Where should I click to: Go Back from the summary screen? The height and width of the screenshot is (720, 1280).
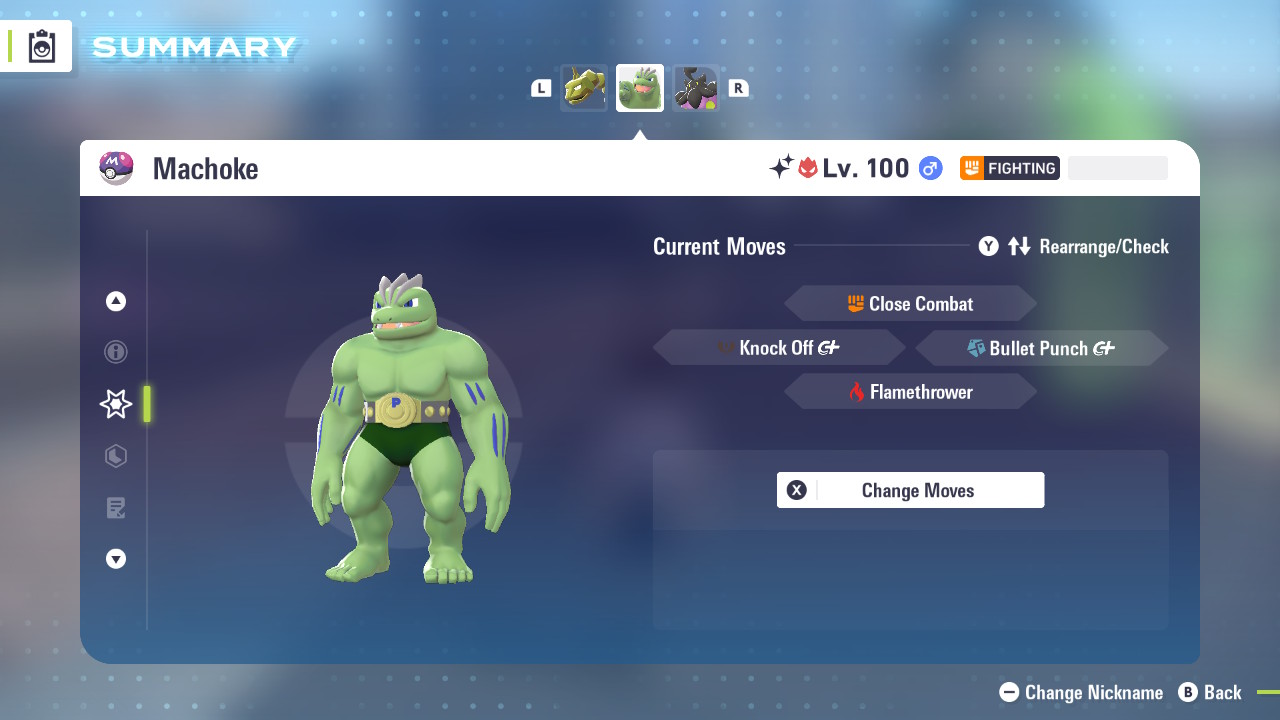tap(1210, 692)
